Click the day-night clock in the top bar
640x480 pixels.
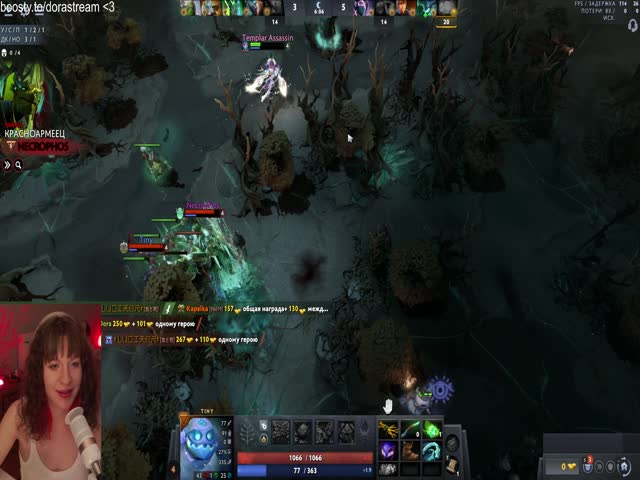tap(319, 8)
